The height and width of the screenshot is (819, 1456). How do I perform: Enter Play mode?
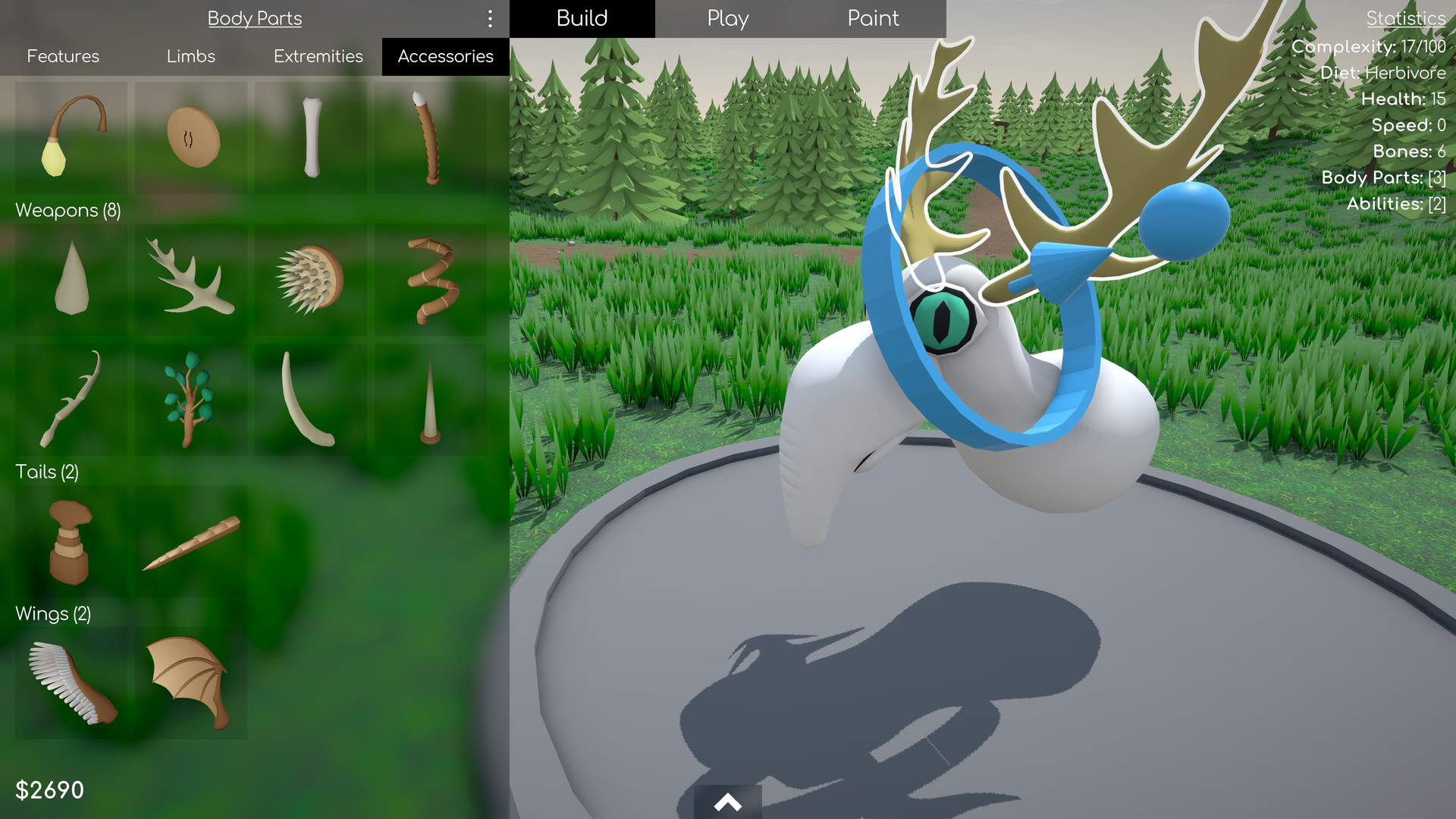pyautogui.click(x=726, y=18)
